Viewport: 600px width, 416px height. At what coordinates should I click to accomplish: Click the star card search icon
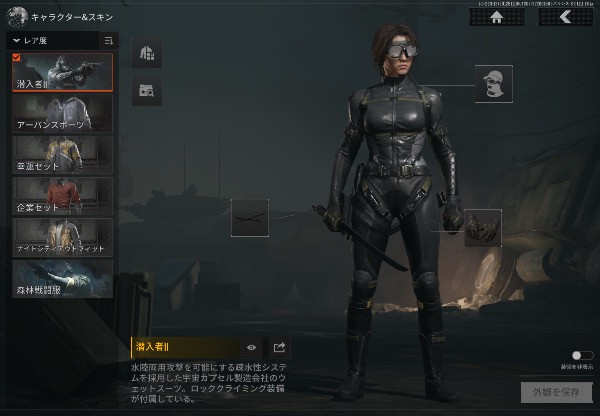click(x=146, y=91)
